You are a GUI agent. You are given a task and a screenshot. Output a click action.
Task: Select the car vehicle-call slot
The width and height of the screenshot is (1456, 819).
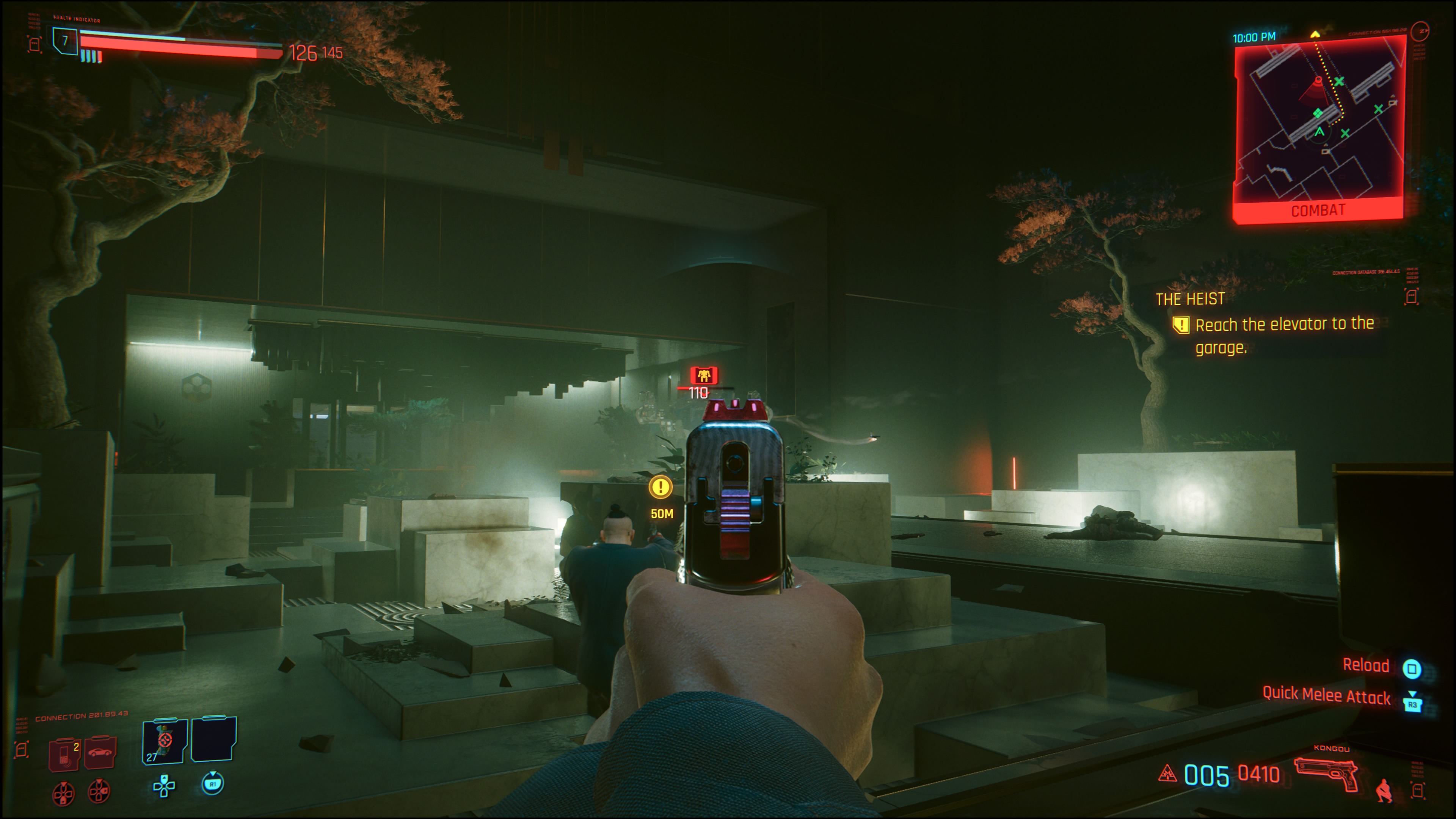pos(100,752)
